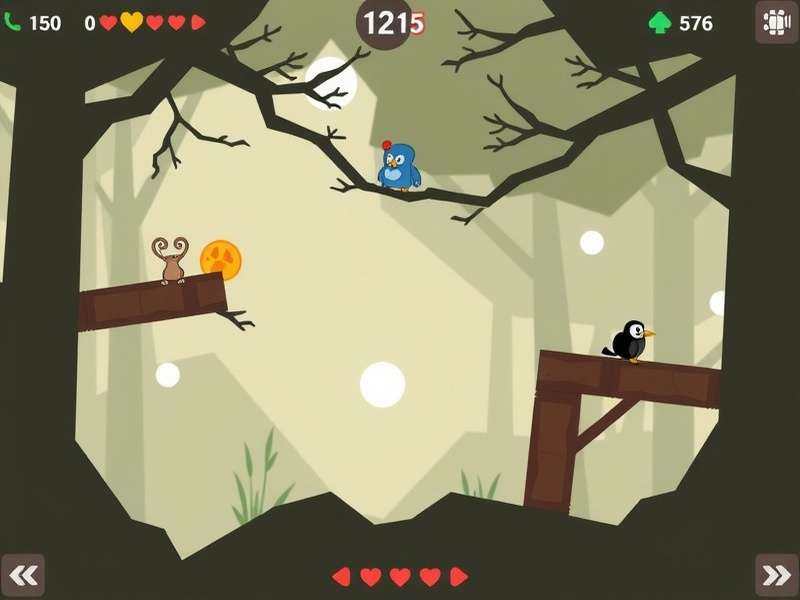Go back with the double left chevron button
The image size is (800, 600).
pyautogui.click(x=22, y=575)
